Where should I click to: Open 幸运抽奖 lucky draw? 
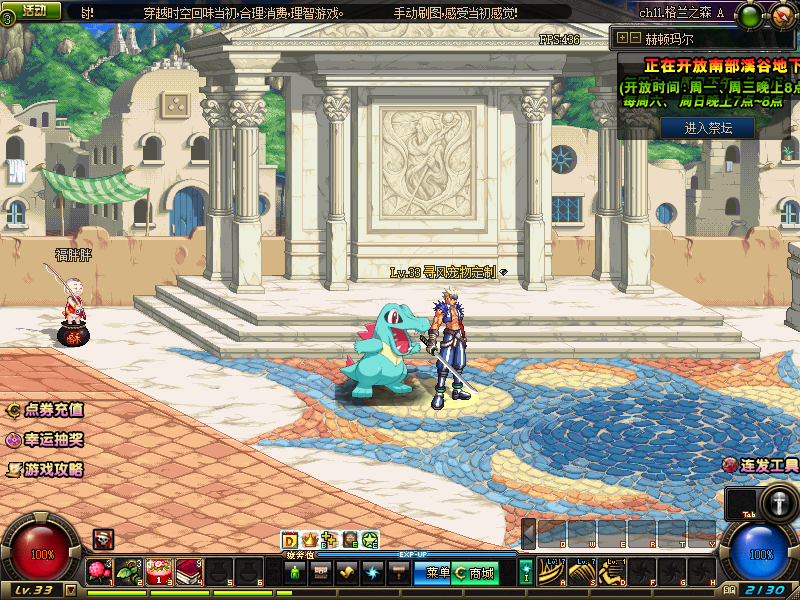click(45, 439)
